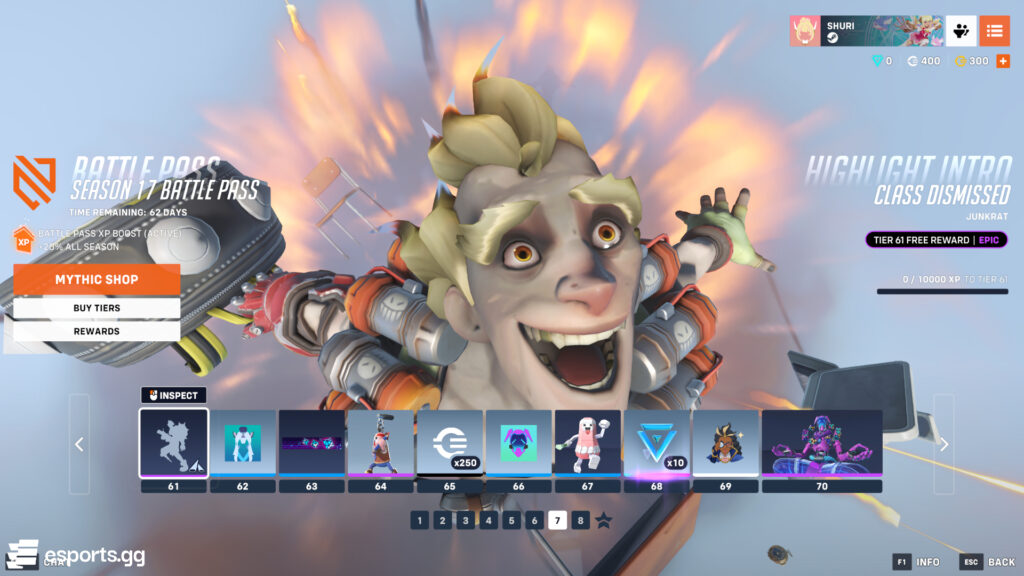Switch to battle pass page 1

tap(419, 520)
